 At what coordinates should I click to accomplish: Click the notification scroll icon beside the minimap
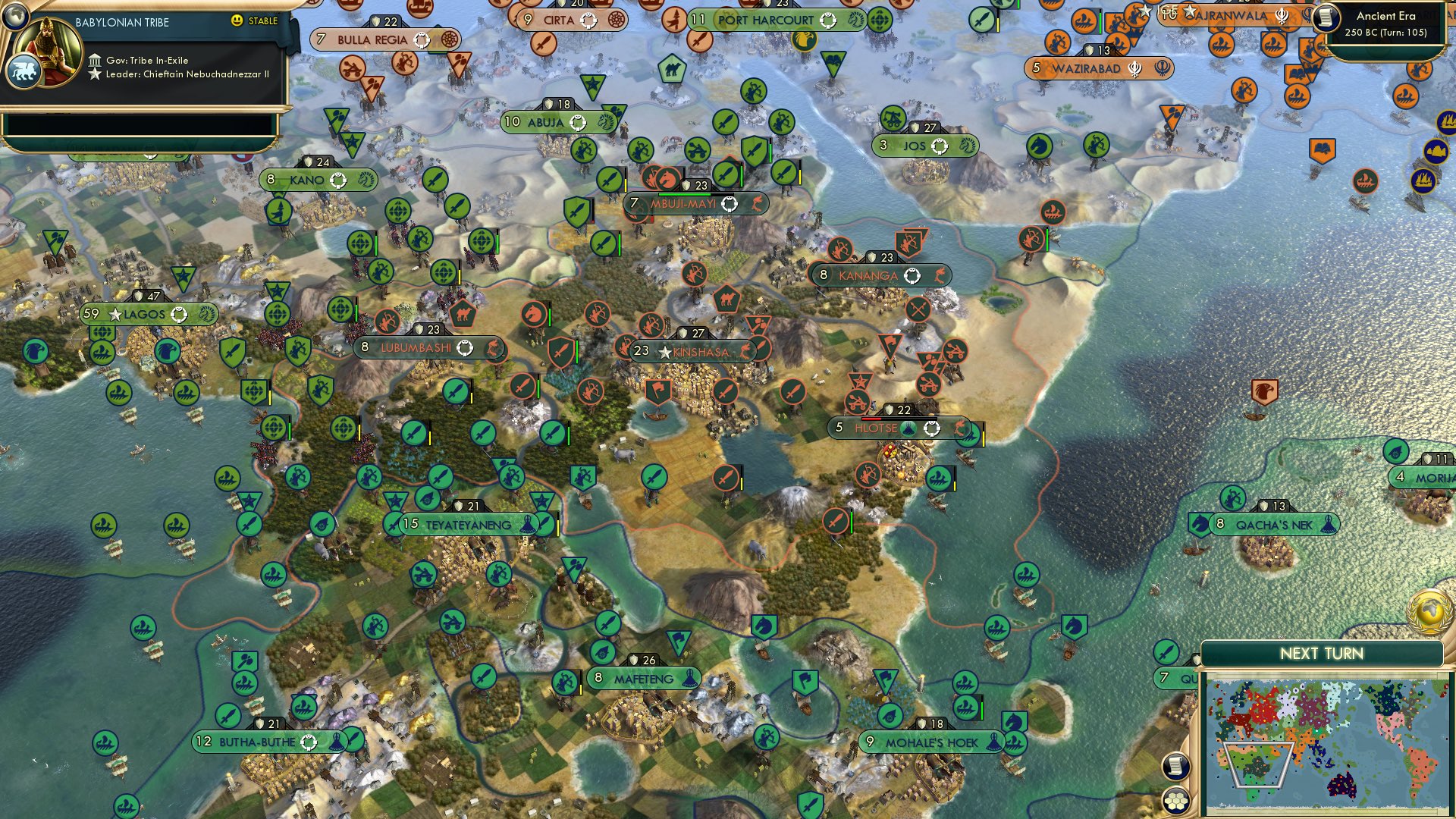[1177, 767]
